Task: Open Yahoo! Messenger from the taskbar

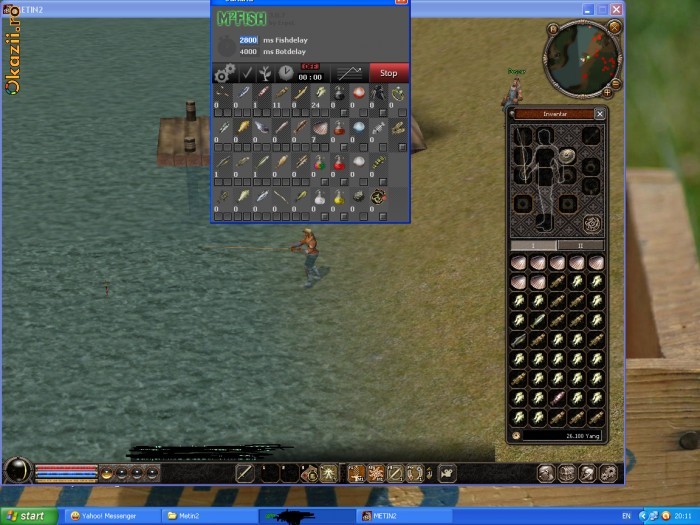Action: [x=110, y=516]
